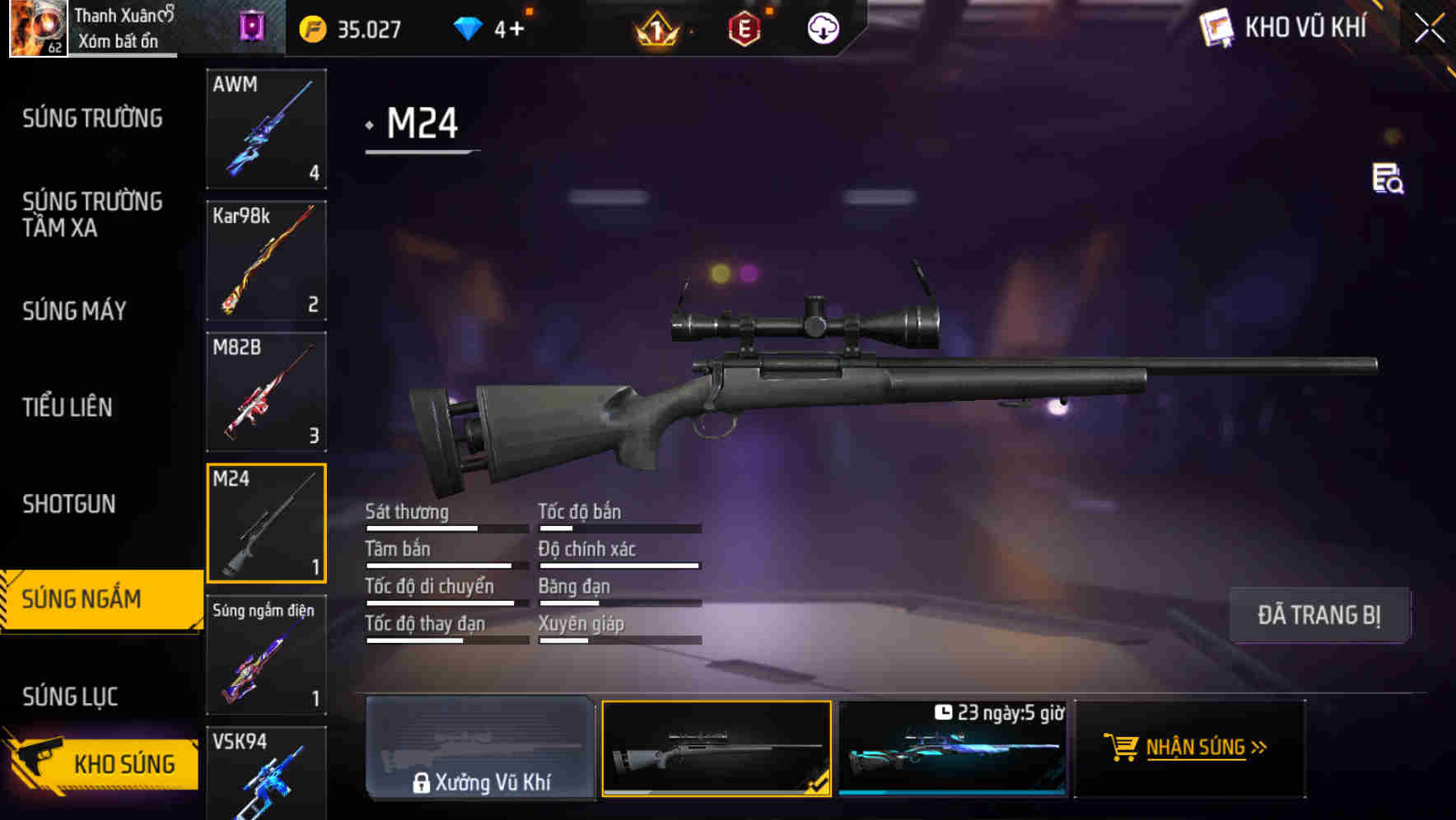Open the cloud download icon in top bar

pyautogui.click(x=823, y=27)
